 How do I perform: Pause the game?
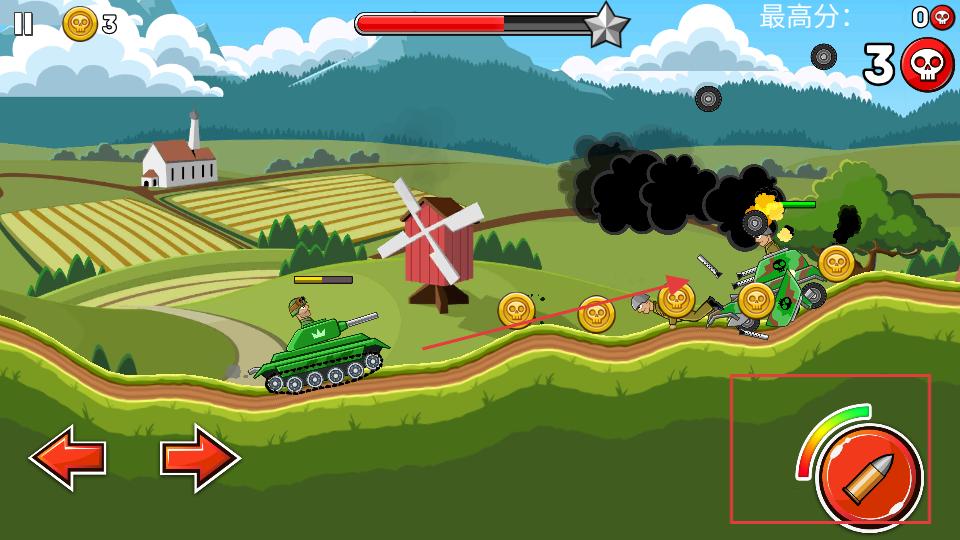click(23, 24)
